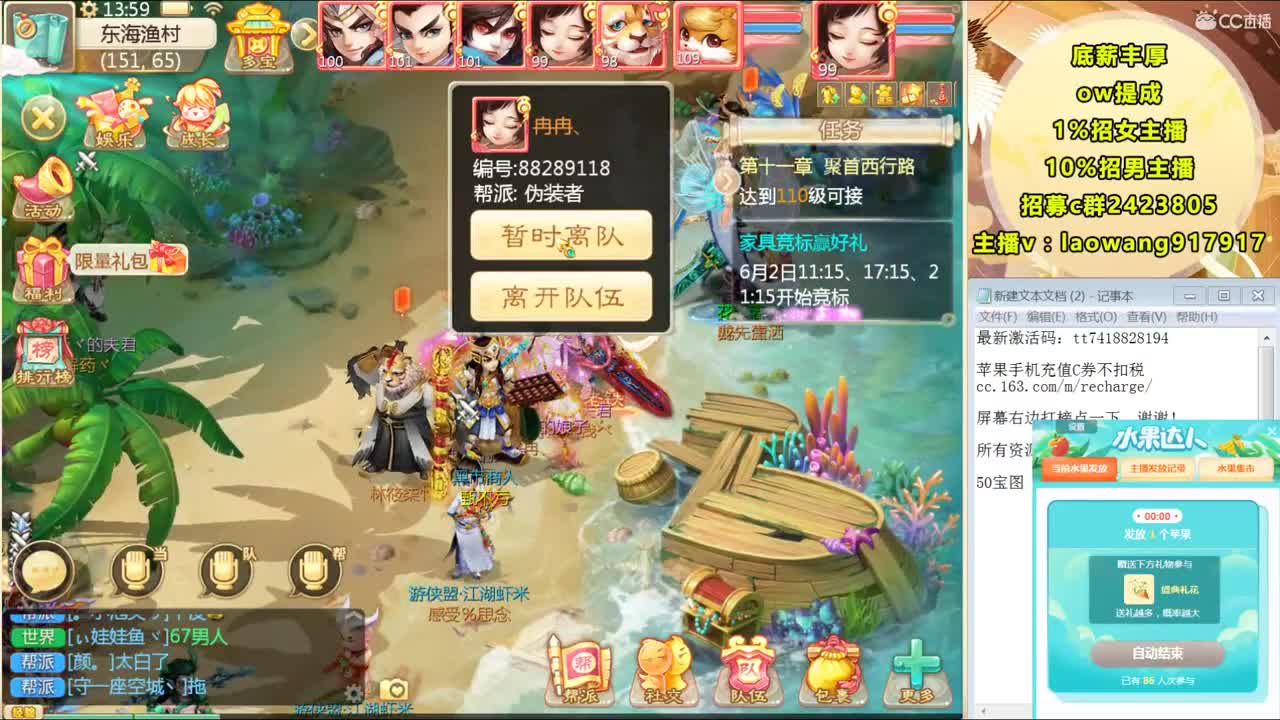Image resolution: width=1280 pixels, height=720 pixels.
Task: Collapse the side menu with the X button
Action: (40, 118)
